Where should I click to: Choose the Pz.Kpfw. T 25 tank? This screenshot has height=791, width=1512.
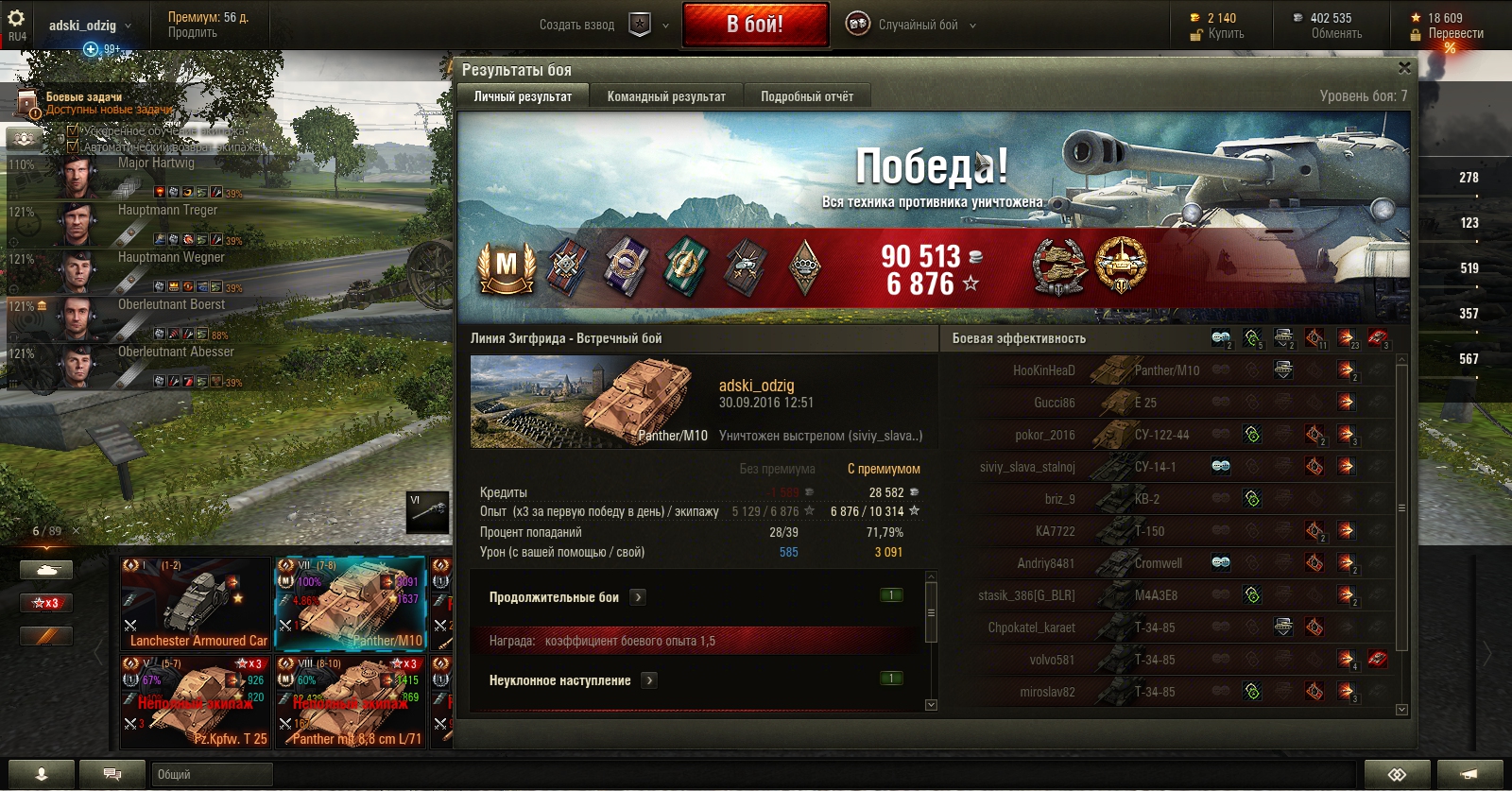tap(197, 702)
